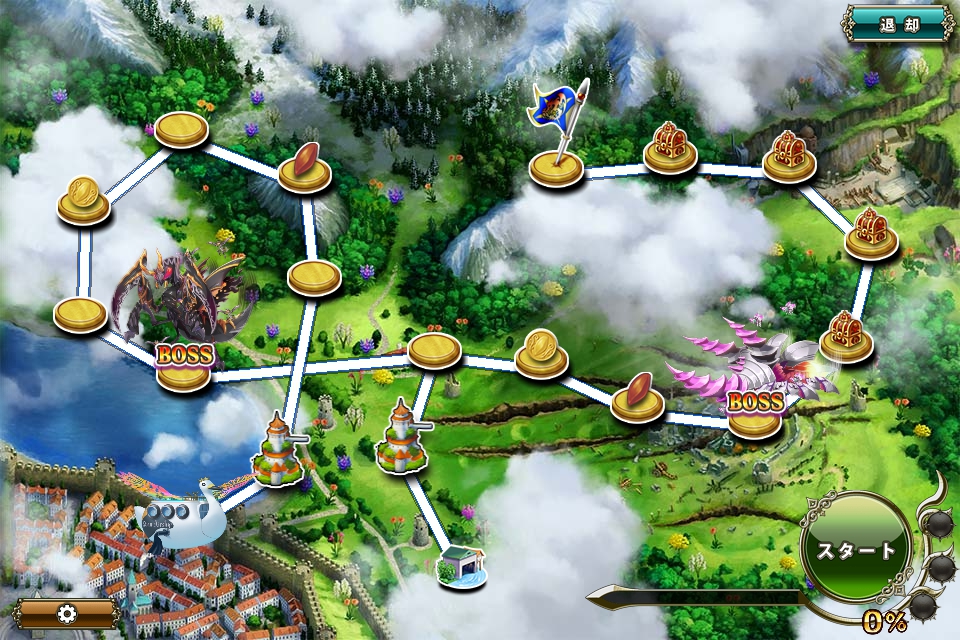Select the pink dragon BOSS node
Viewport: 960px width, 640px height.
[755, 415]
